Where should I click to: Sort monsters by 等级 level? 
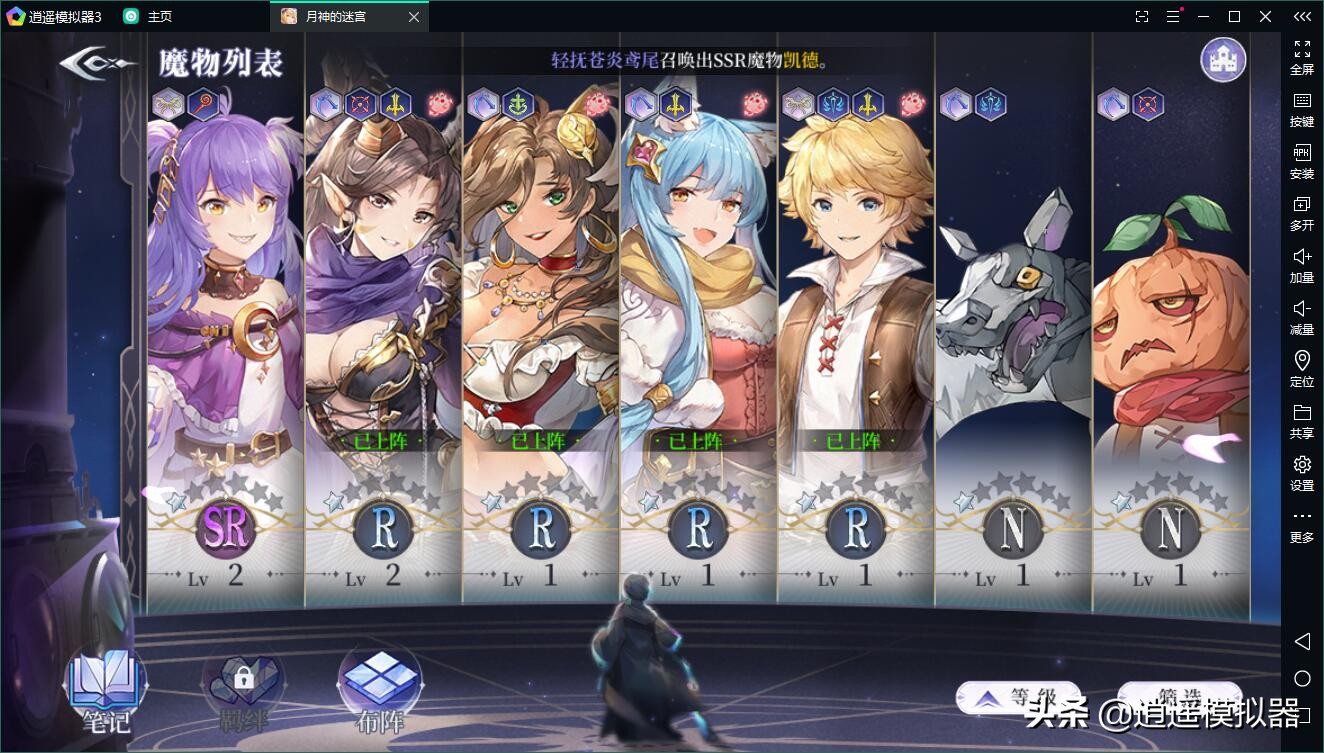point(1018,699)
